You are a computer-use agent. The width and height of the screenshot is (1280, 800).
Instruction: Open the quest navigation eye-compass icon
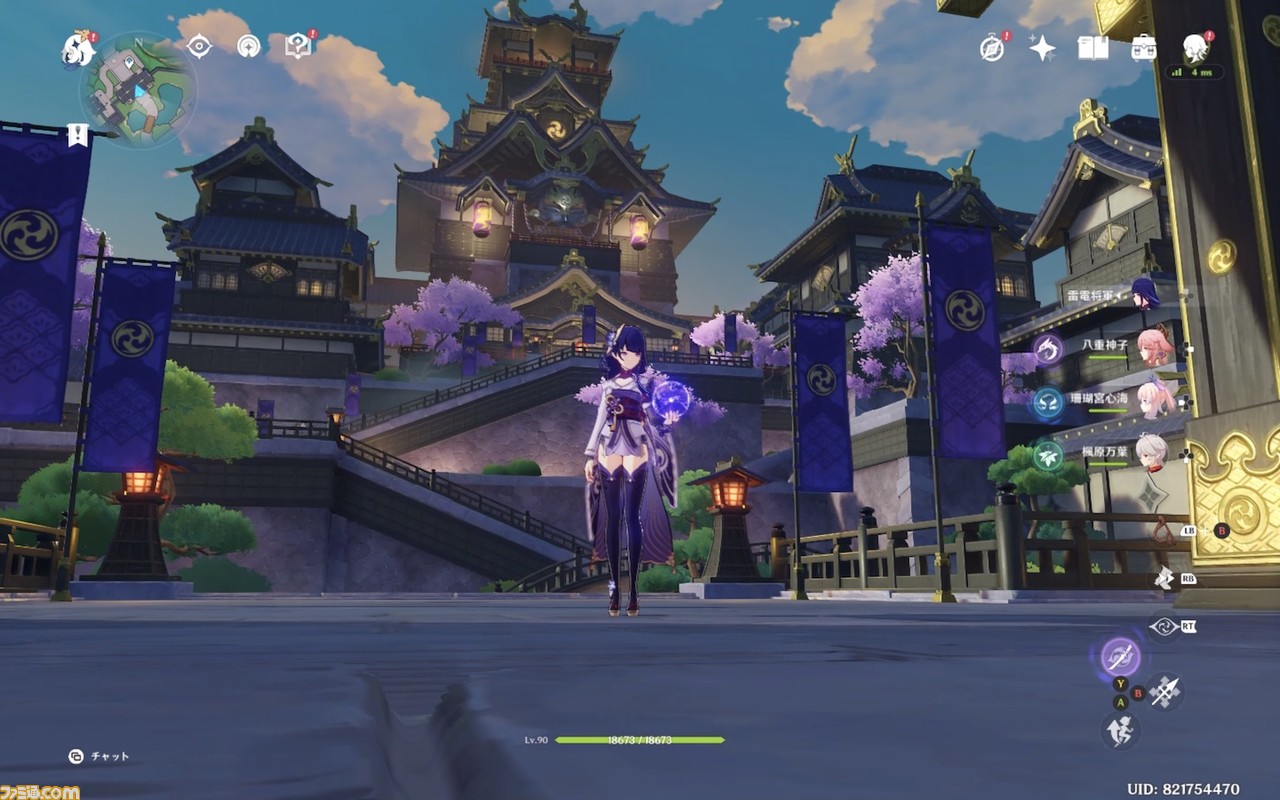199,46
